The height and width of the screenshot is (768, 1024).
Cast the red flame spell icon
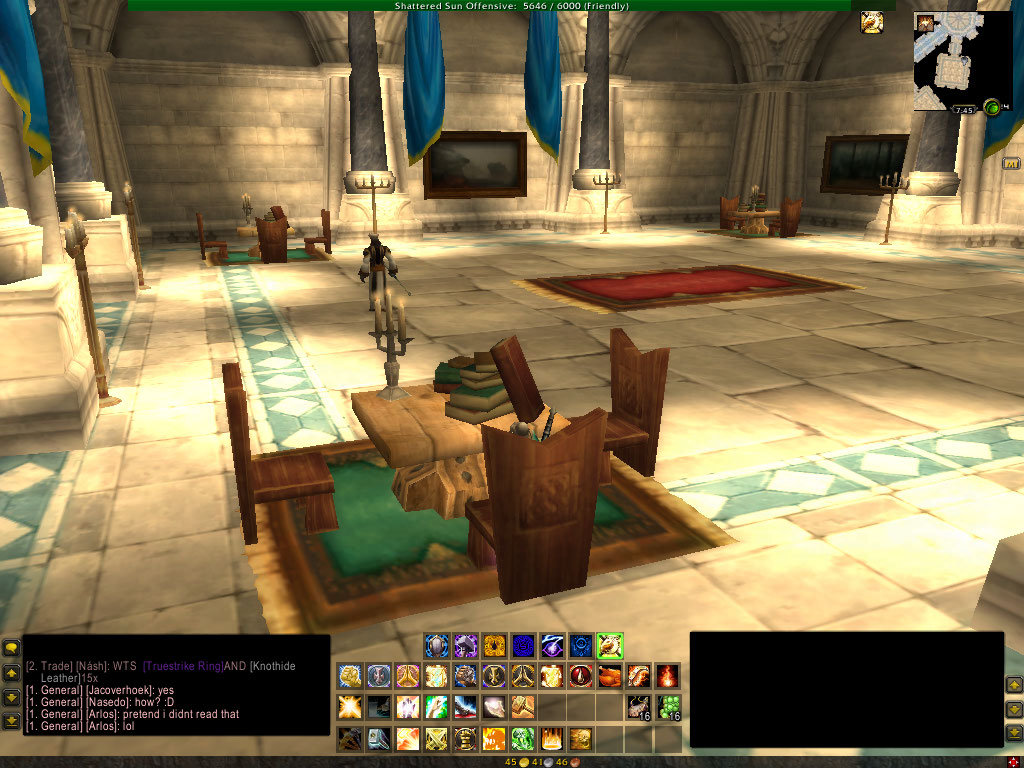pyautogui.click(x=667, y=677)
